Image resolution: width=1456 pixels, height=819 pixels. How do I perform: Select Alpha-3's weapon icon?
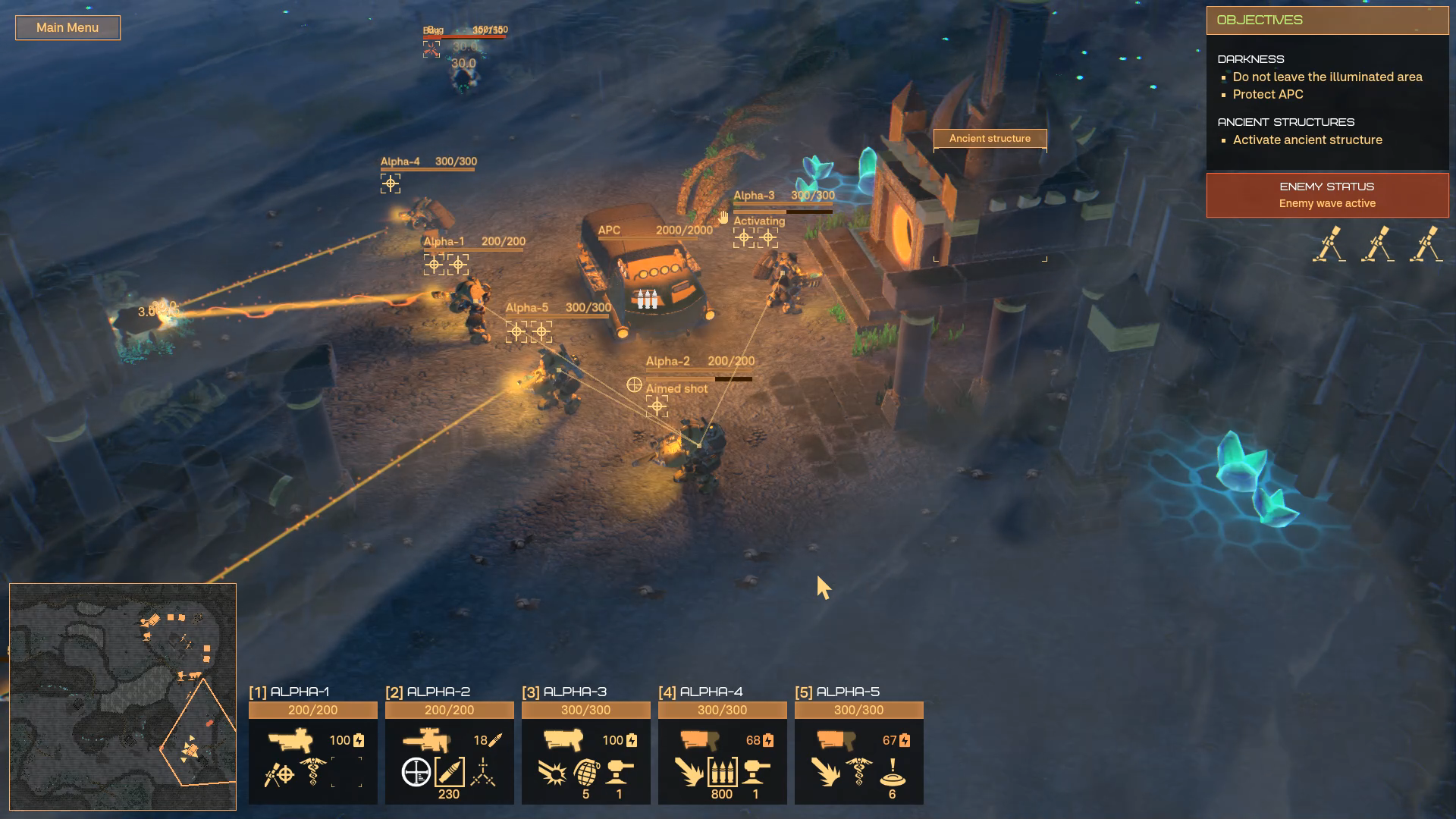[563, 739]
